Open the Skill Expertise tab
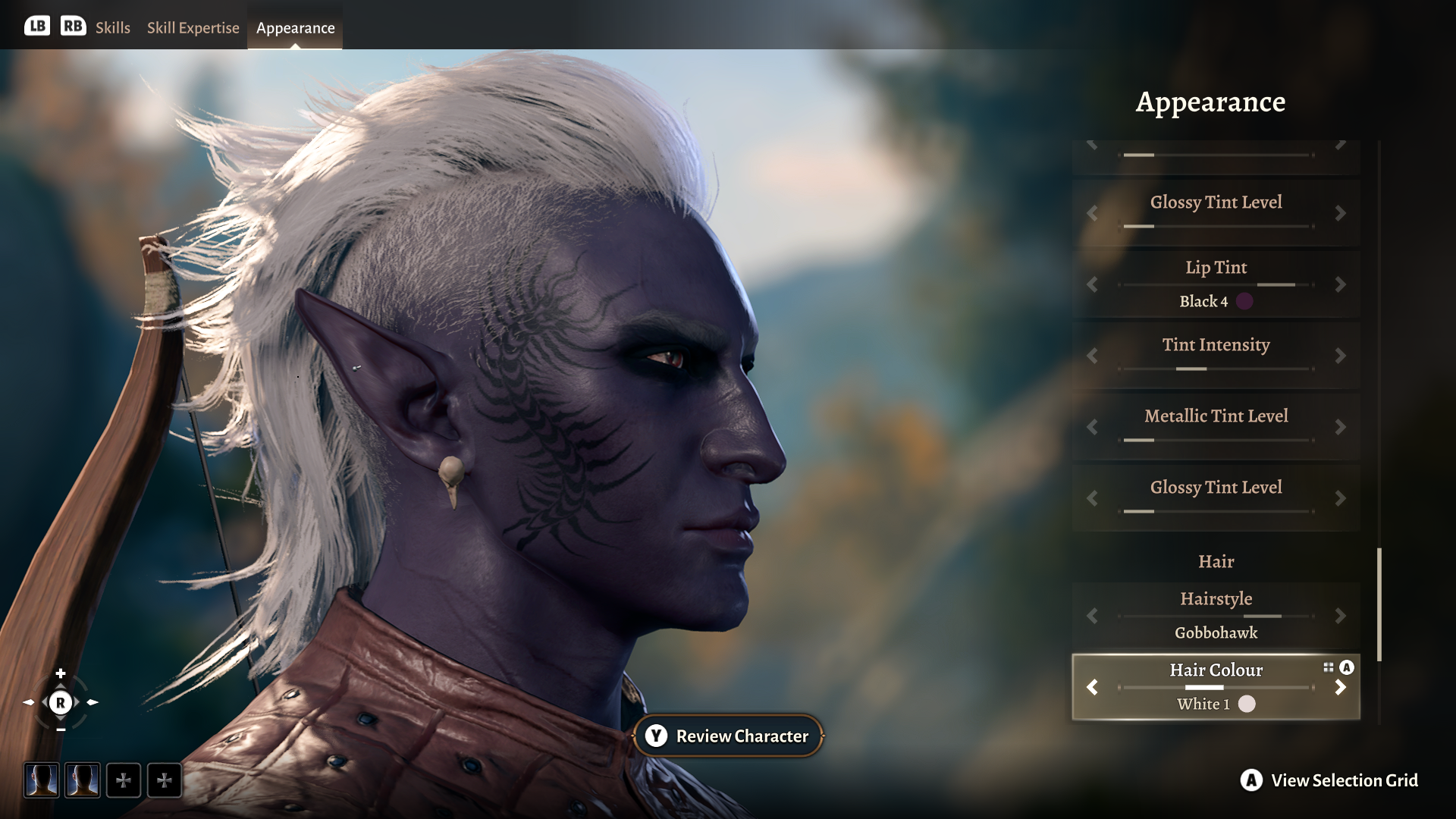 point(193,28)
